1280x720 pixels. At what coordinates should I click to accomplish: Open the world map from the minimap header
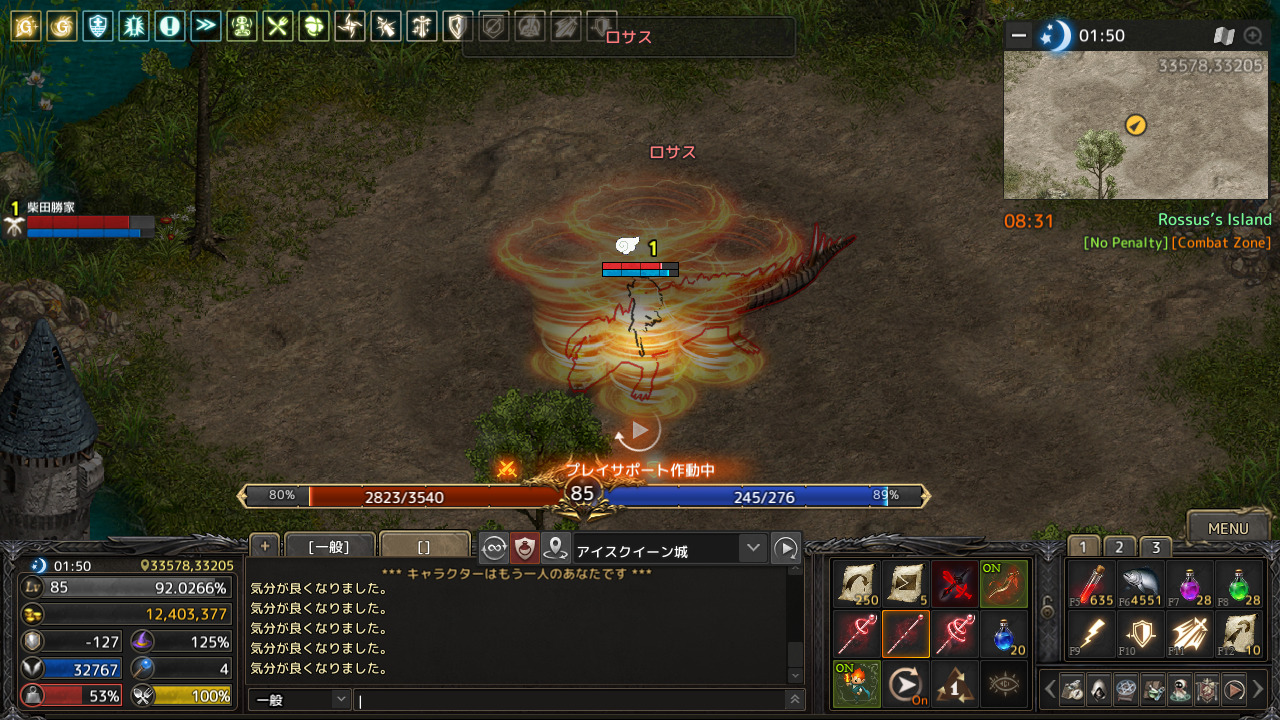click(1224, 36)
